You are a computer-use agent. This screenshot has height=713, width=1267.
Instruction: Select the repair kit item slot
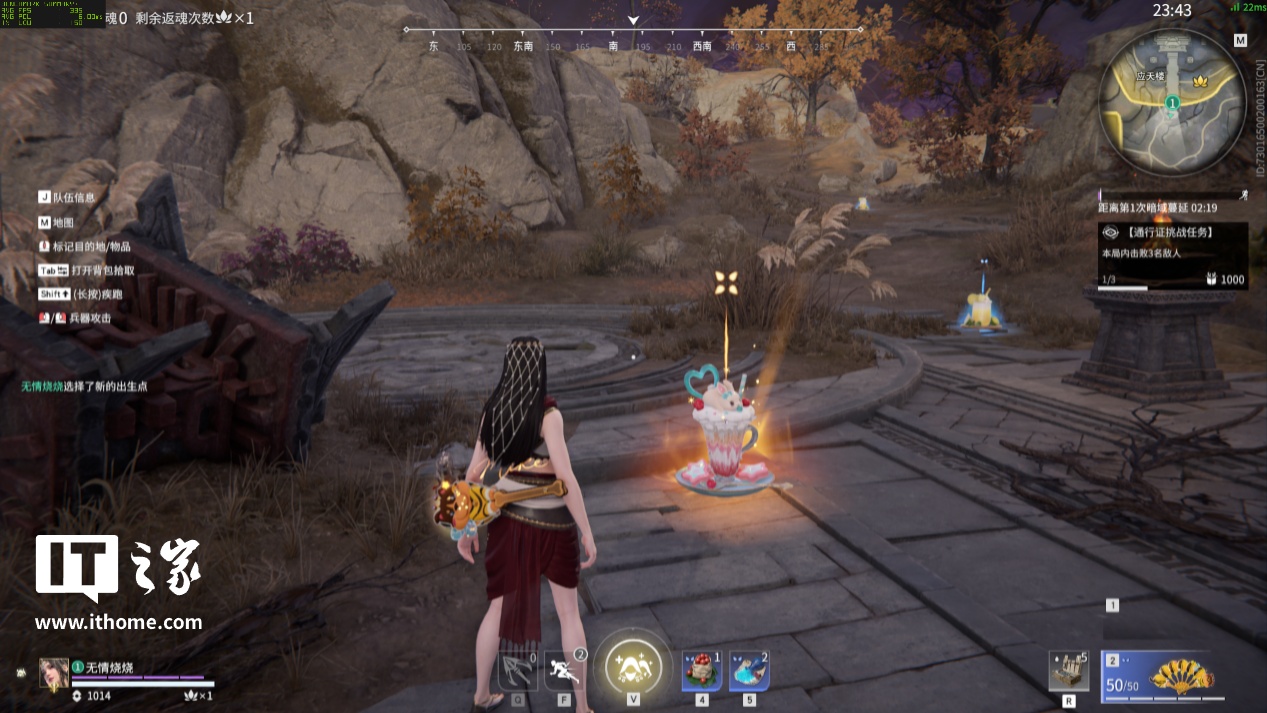pyautogui.click(x=1068, y=671)
